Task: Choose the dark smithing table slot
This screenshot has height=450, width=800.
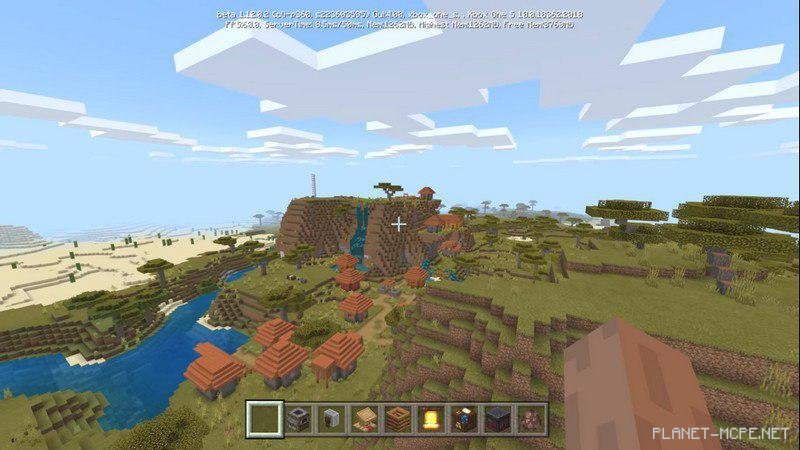Action: click(497, 417)
